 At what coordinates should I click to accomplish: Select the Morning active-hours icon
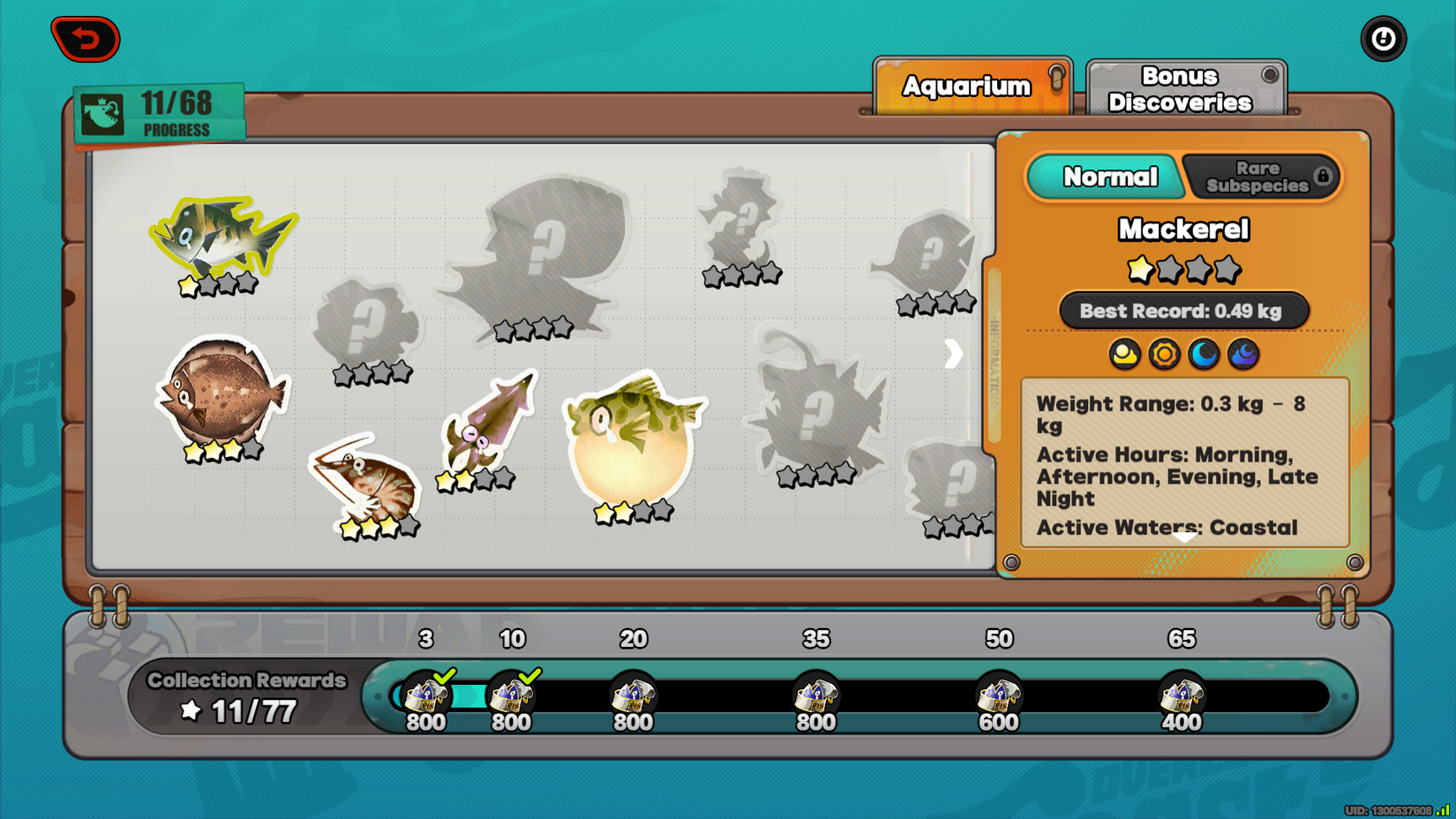click(1124, 355)
